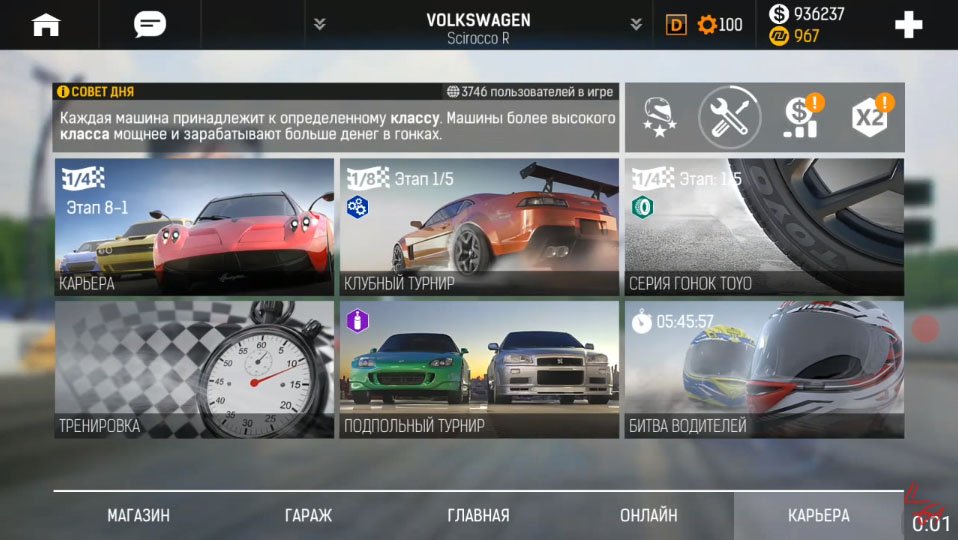The height and width of the screenshot is (540, 958).
Task: Open the driver helmet rating icon
Action: point(658,117)
